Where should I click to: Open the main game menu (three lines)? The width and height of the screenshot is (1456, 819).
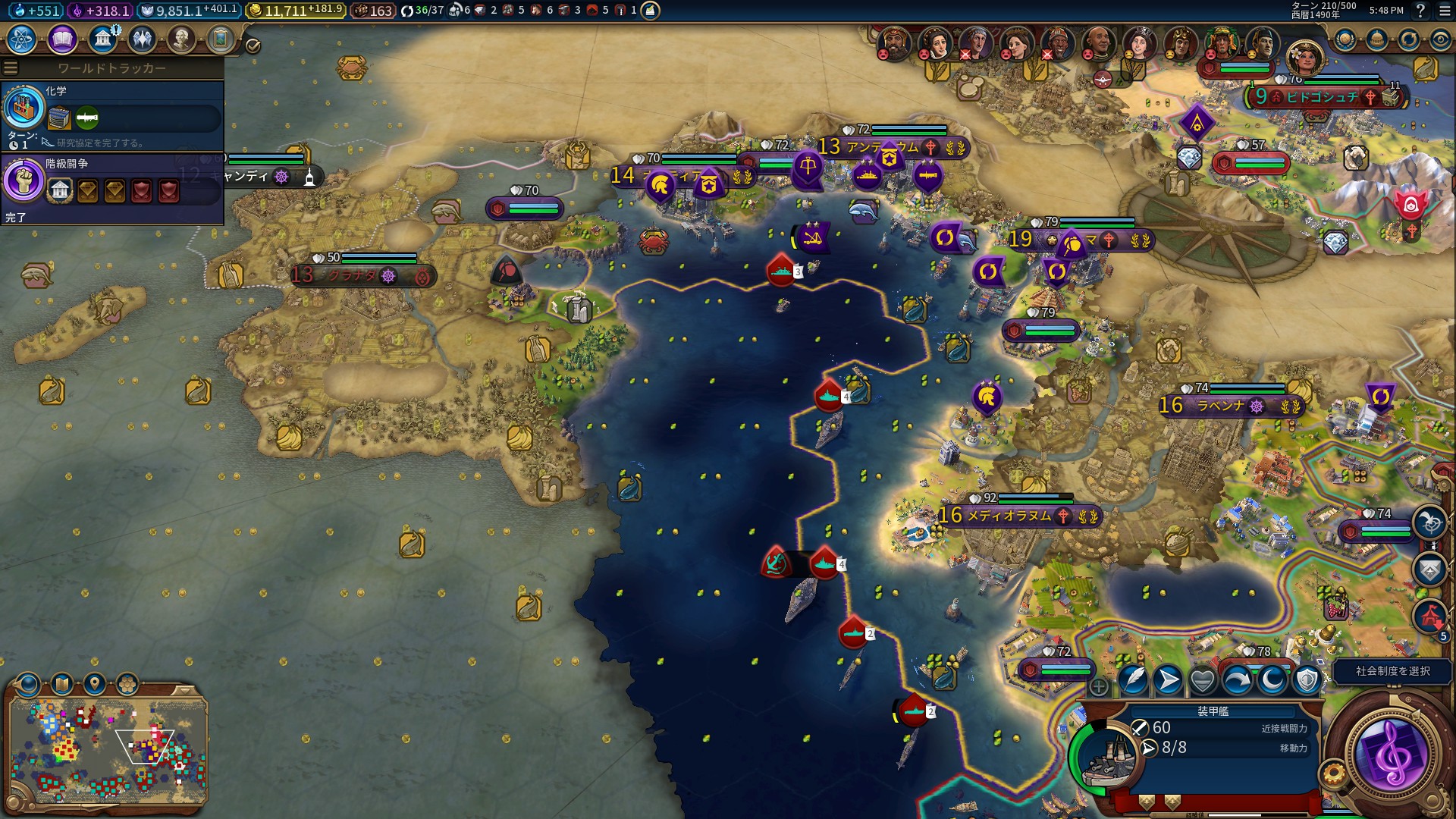click(x=1442, y=11)
